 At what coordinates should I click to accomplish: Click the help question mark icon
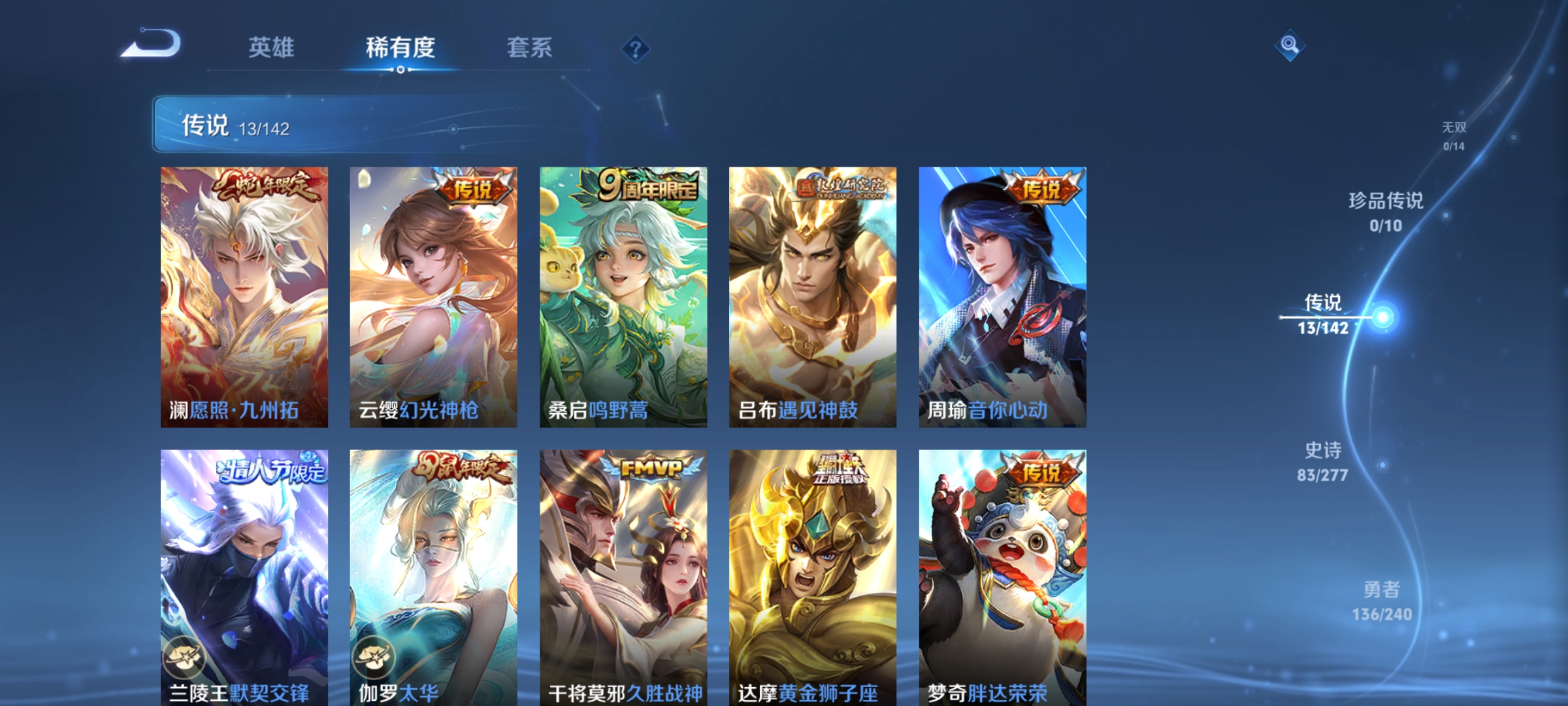click(636, 50)
